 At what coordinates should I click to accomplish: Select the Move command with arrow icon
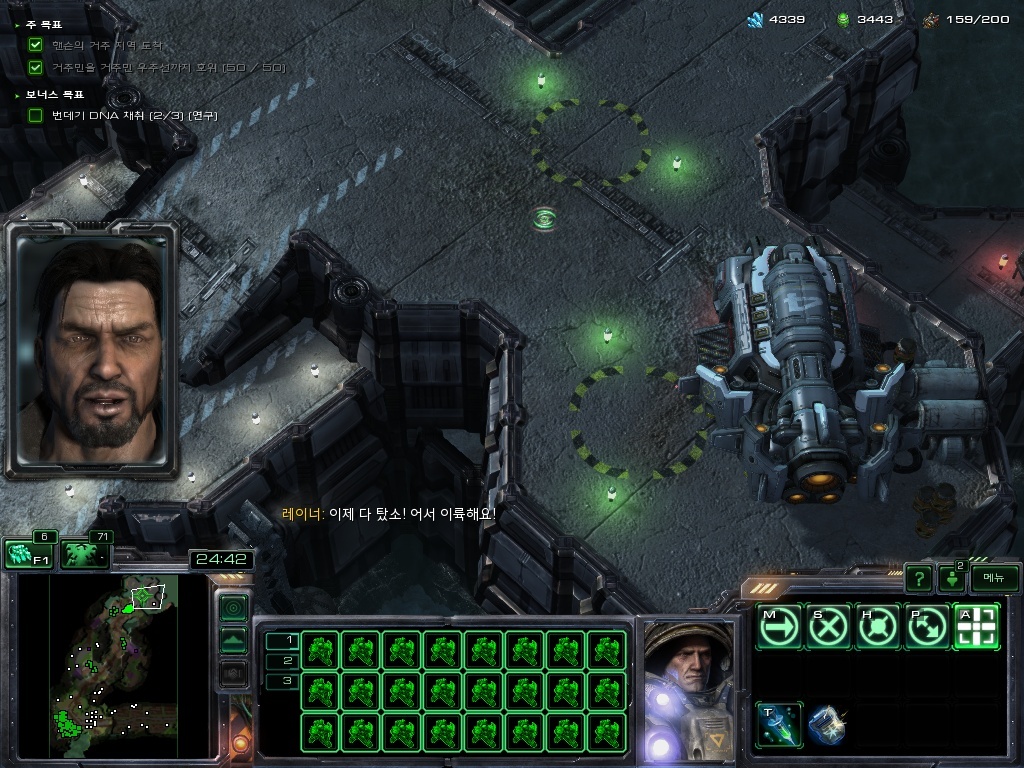coord(779,627)
